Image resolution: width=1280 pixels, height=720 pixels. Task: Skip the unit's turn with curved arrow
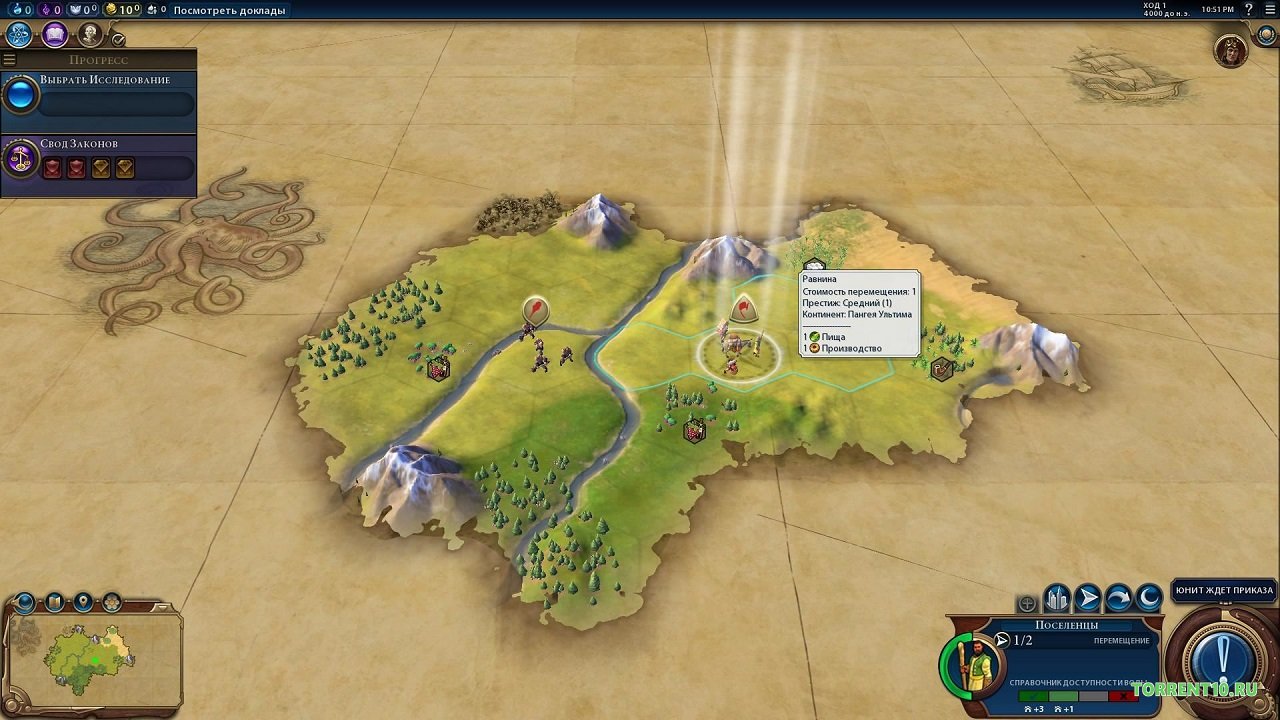click(x=1118, y=599)
